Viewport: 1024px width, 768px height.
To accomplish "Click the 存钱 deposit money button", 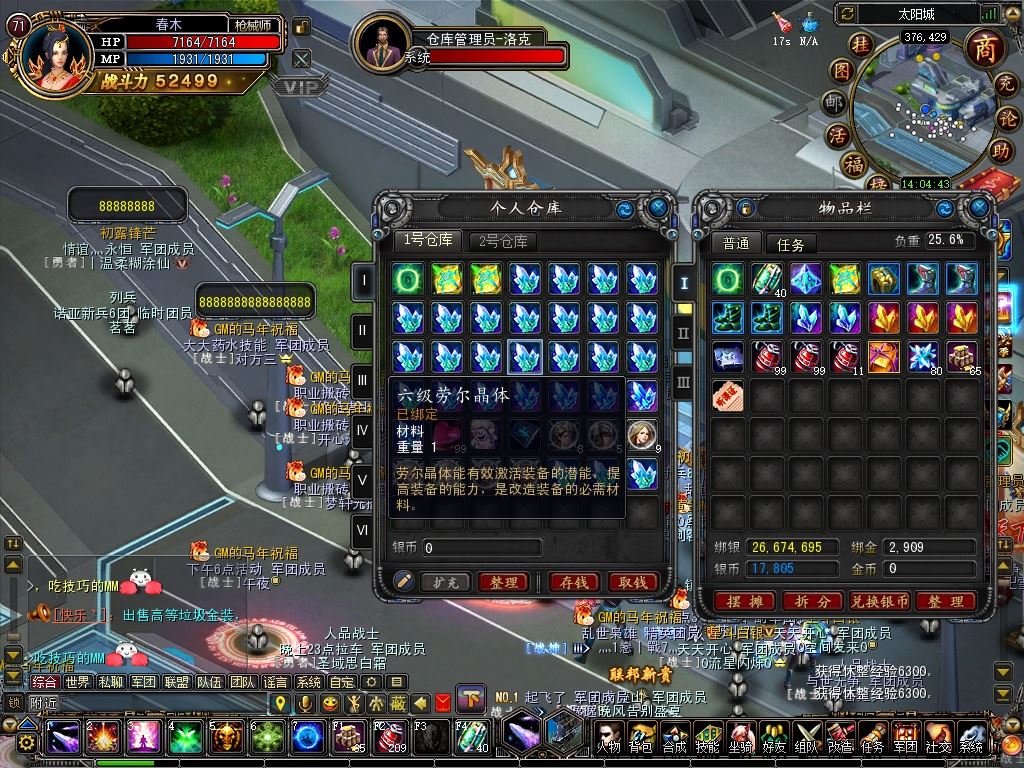I will [575, 582].
